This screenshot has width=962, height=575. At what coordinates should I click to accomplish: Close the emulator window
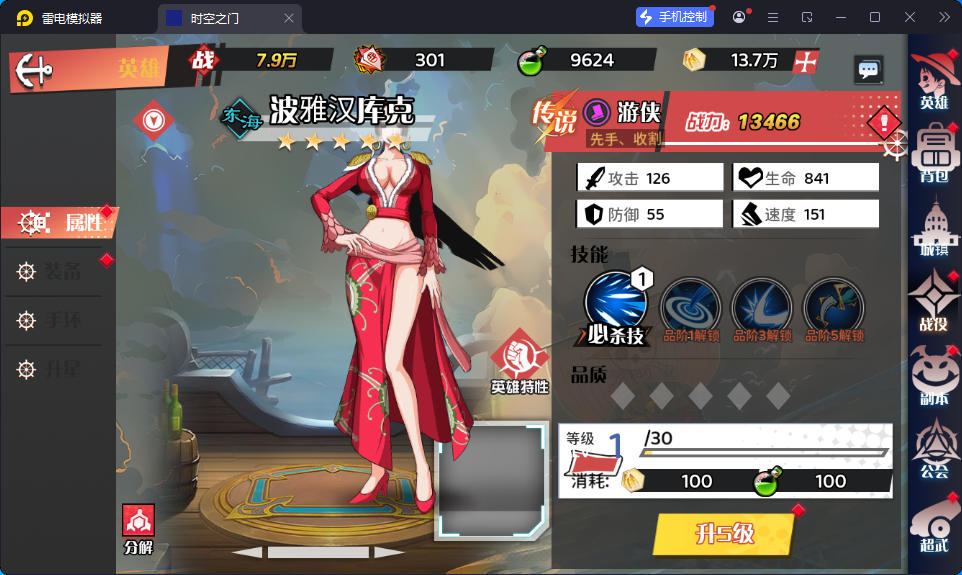point(909,17)
